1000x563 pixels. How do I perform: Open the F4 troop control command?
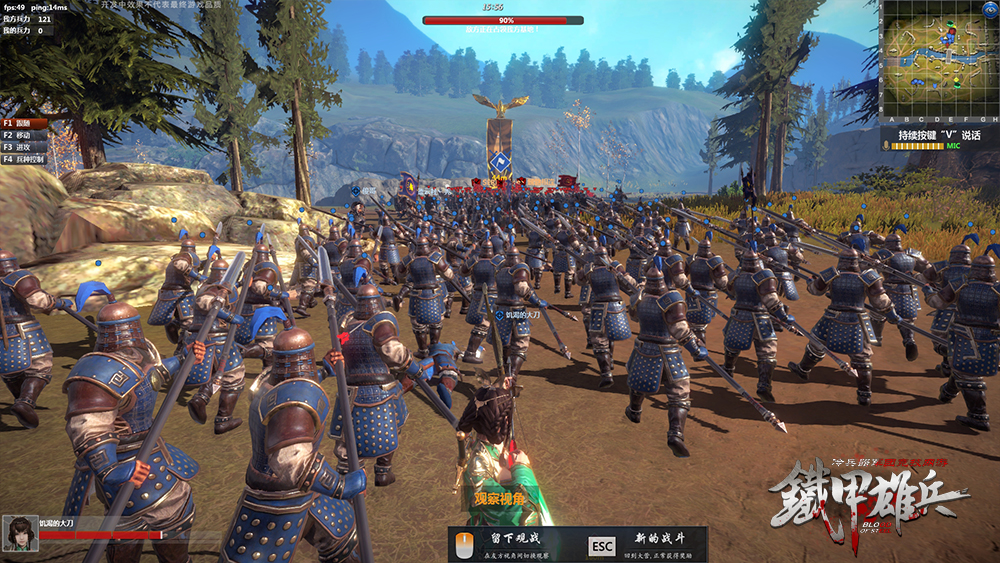coord(24,159)
